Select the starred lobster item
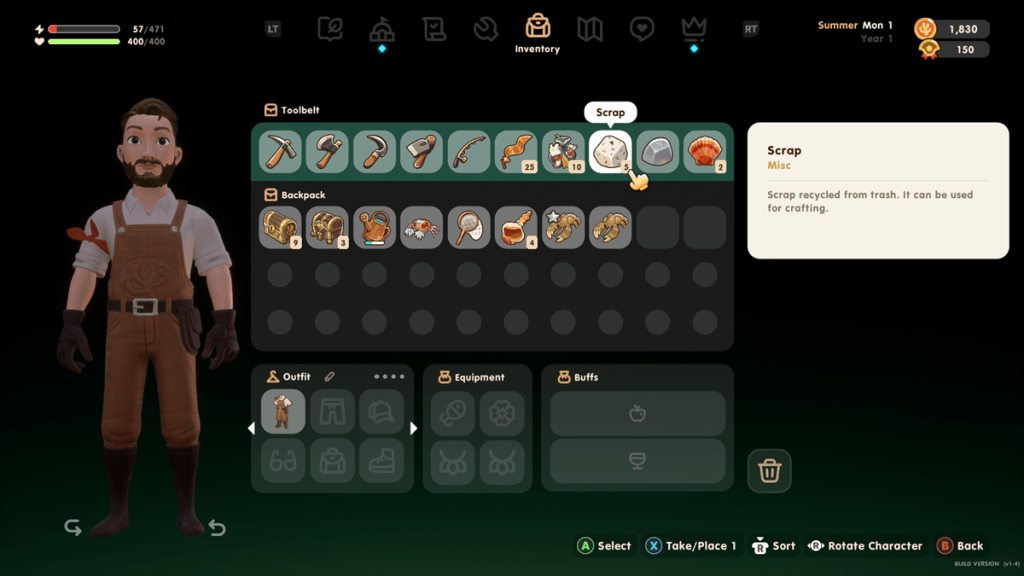The height and width of the screenshot is (576, 1024). click(x=563, y=228)
